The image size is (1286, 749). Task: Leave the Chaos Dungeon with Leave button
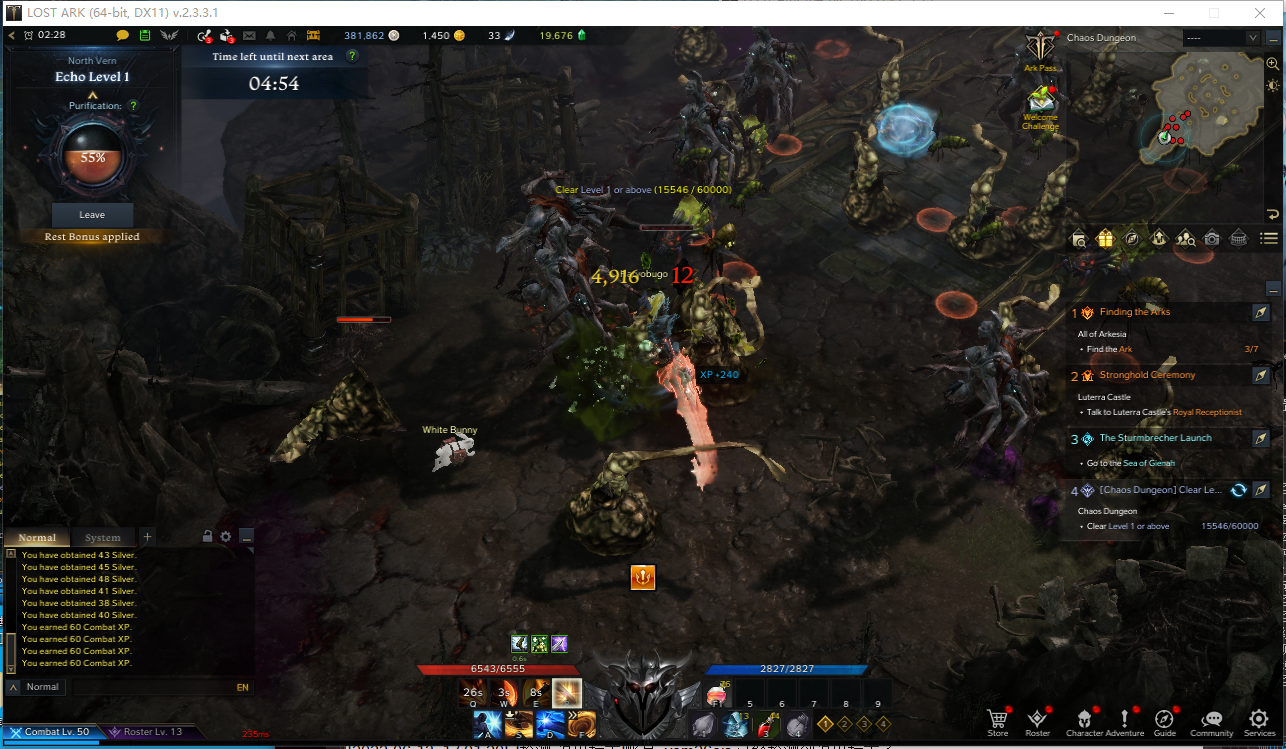(x=92, y=215)
